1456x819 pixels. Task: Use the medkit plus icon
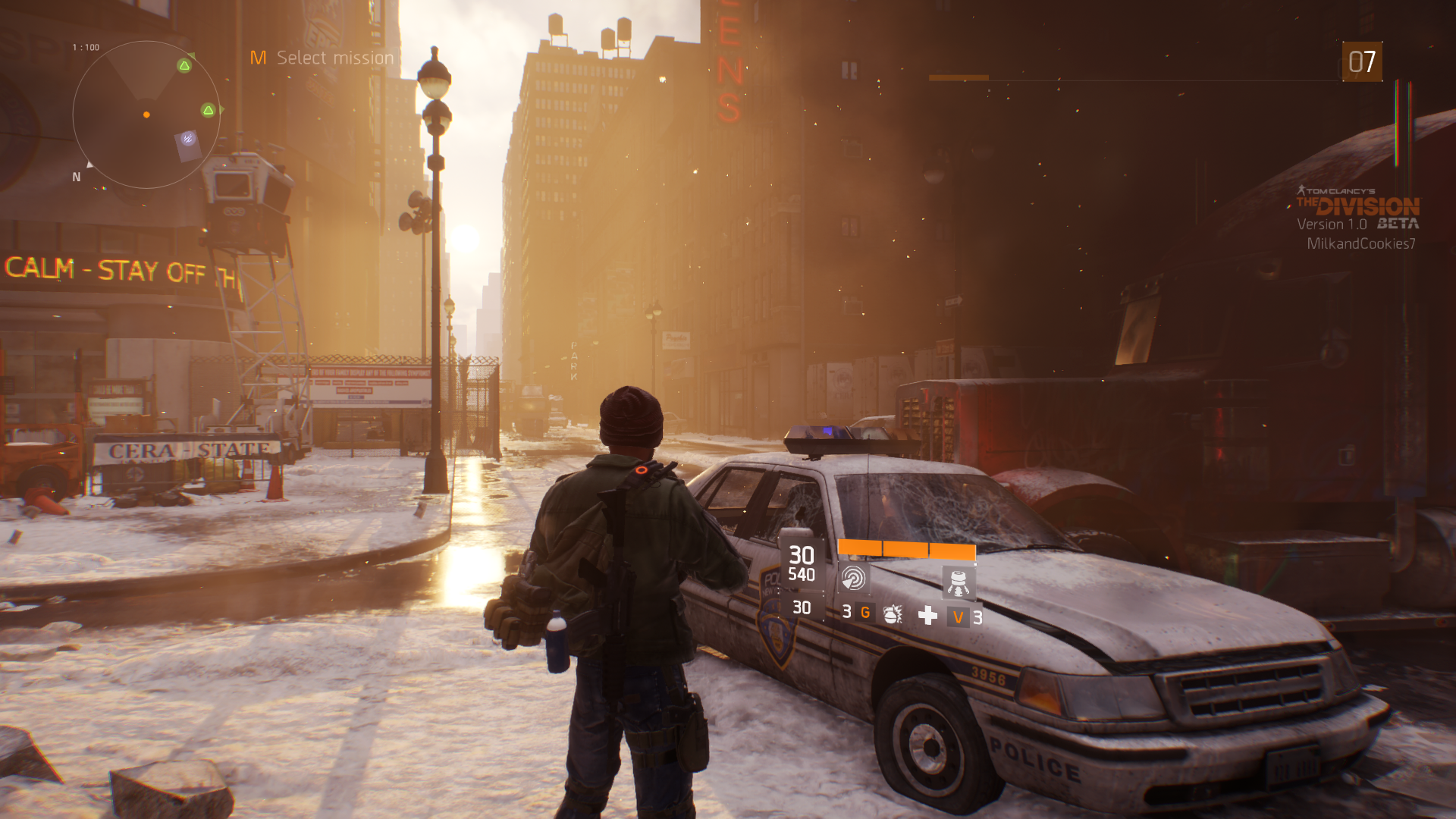927,615
